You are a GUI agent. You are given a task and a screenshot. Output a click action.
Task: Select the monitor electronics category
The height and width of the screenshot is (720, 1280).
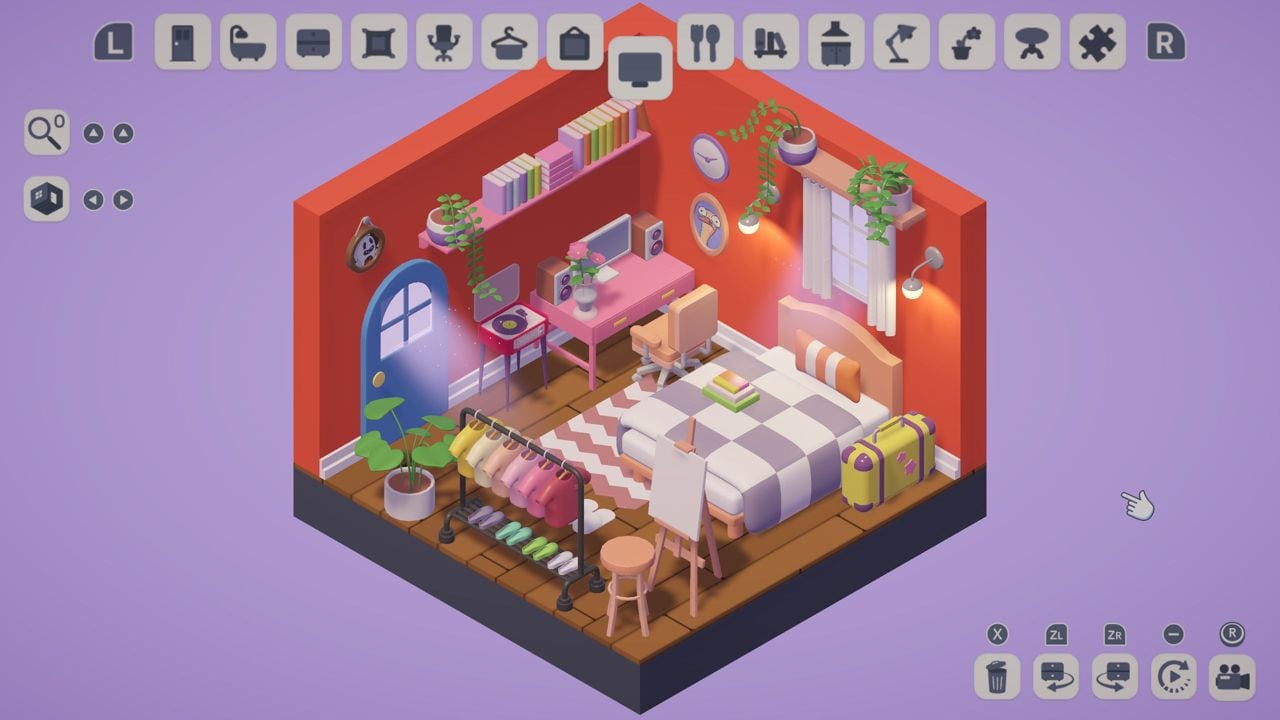tap(640, 68)
